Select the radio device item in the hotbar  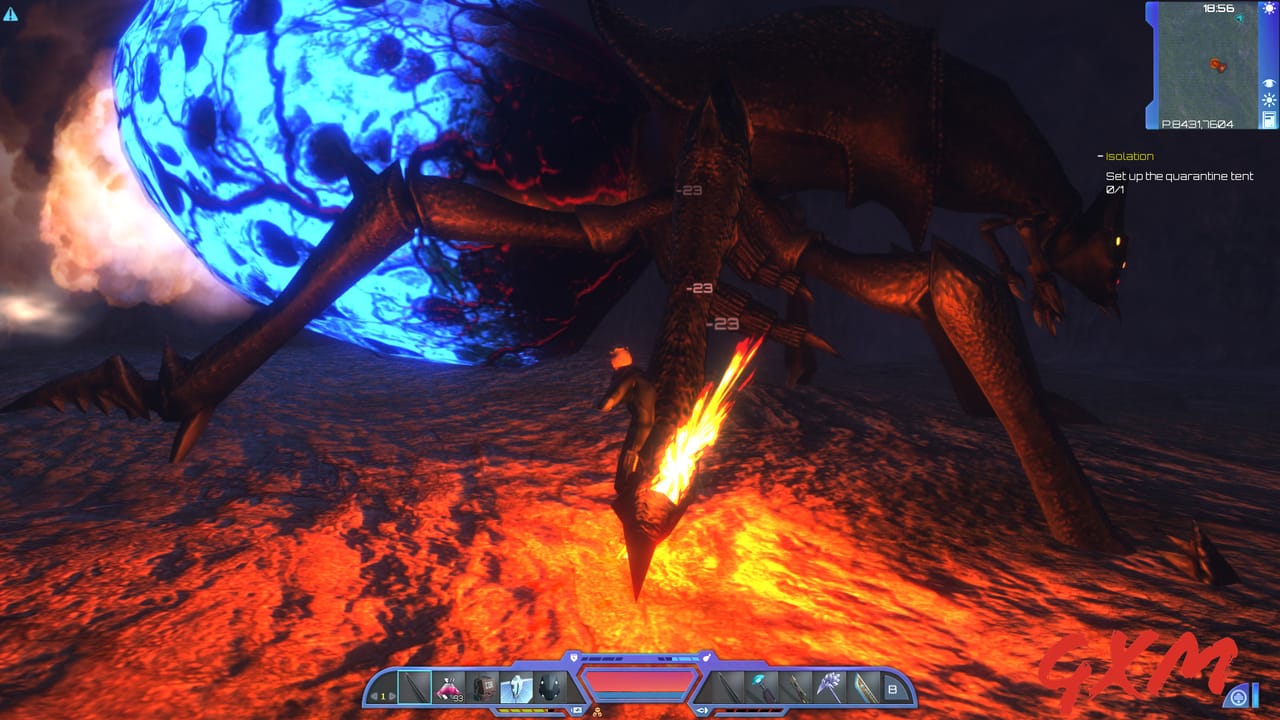pos(485,686)
